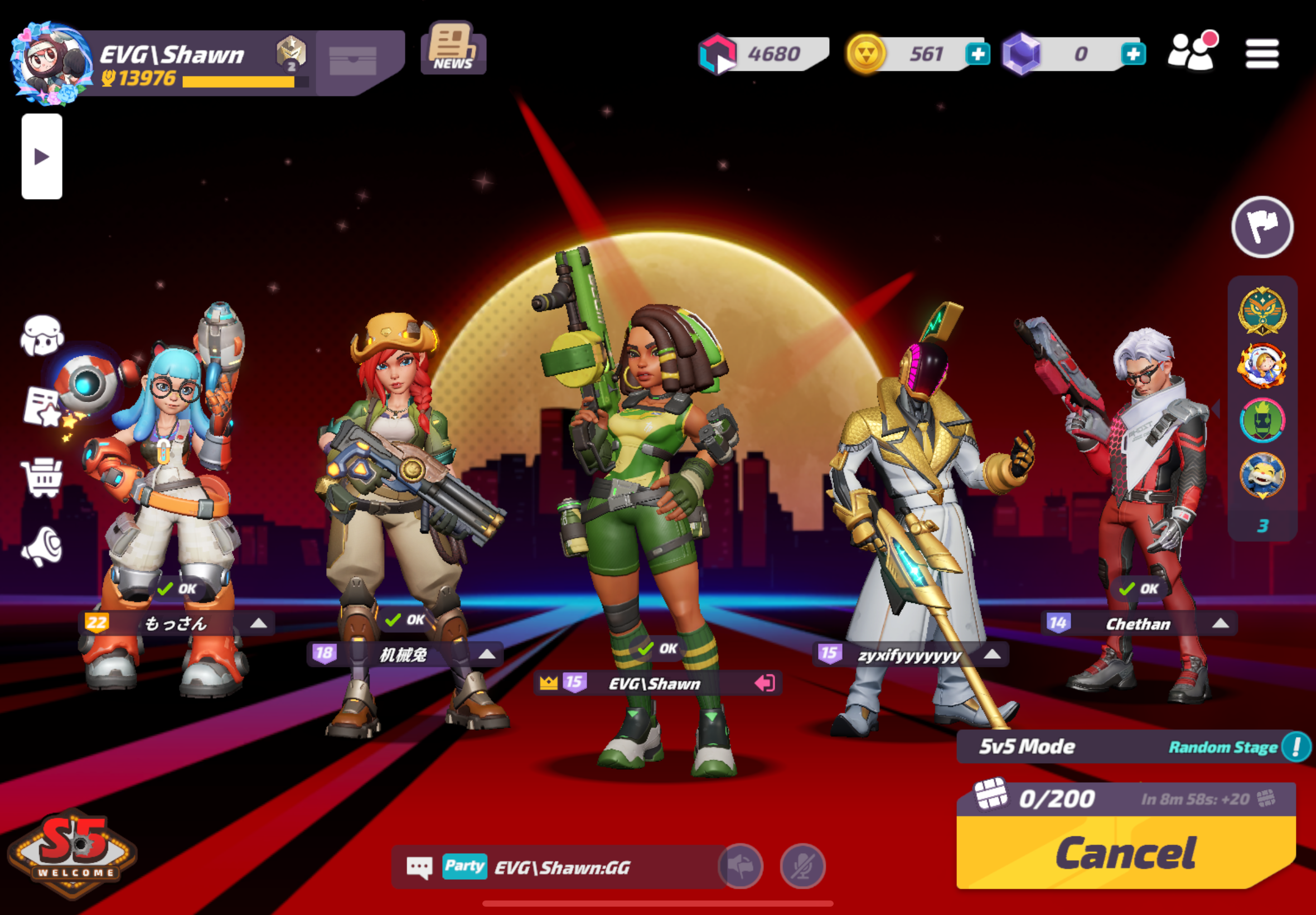Open the friends list icon
1316x915 pixels.
click(x=1192, y=51)
